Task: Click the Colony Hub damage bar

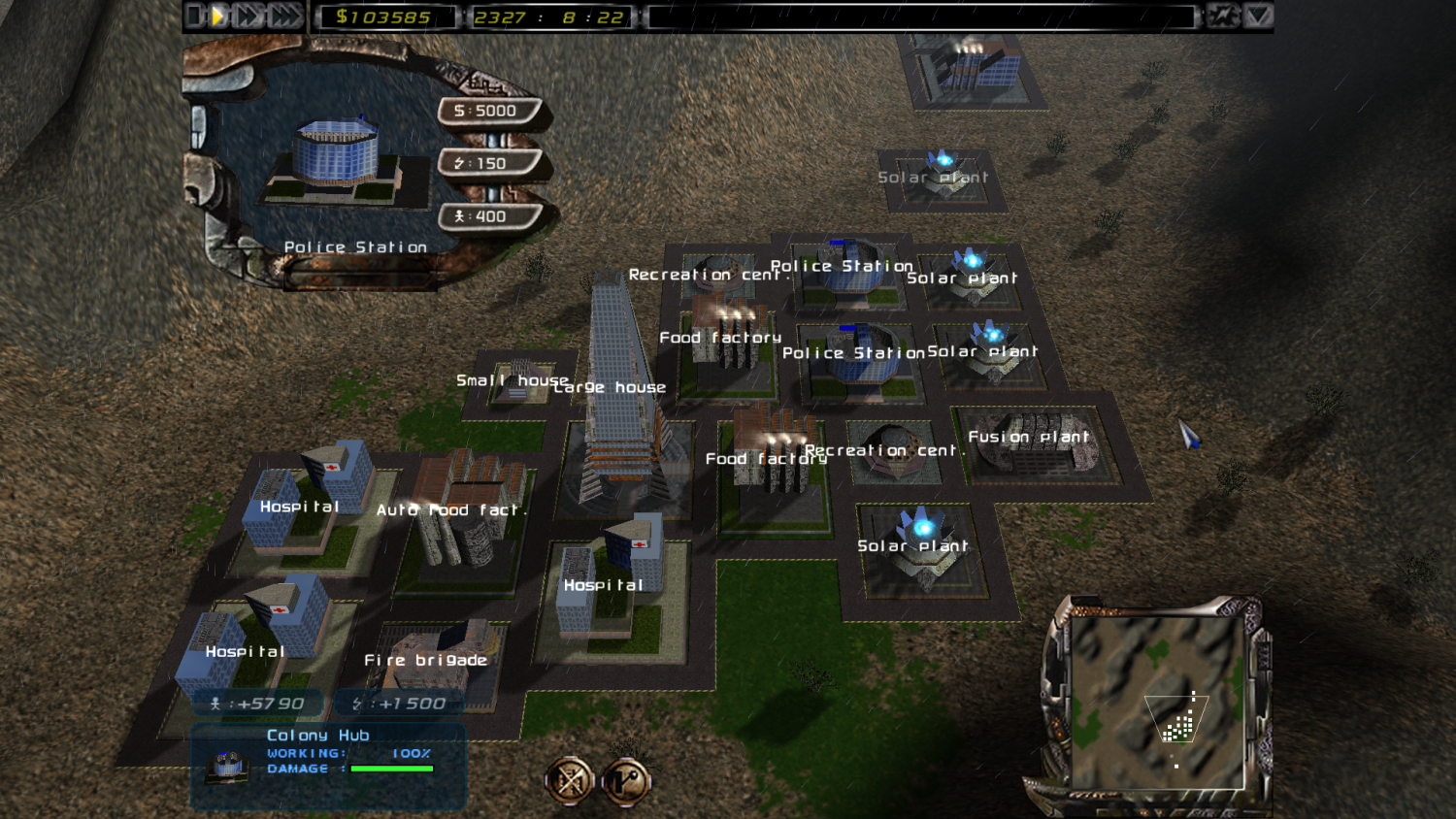Action: coord(392,770)
